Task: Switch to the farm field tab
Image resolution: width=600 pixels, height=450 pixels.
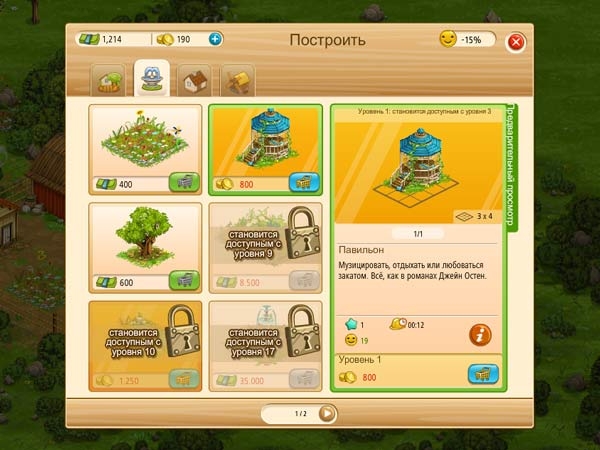Action: pos(109,79)
